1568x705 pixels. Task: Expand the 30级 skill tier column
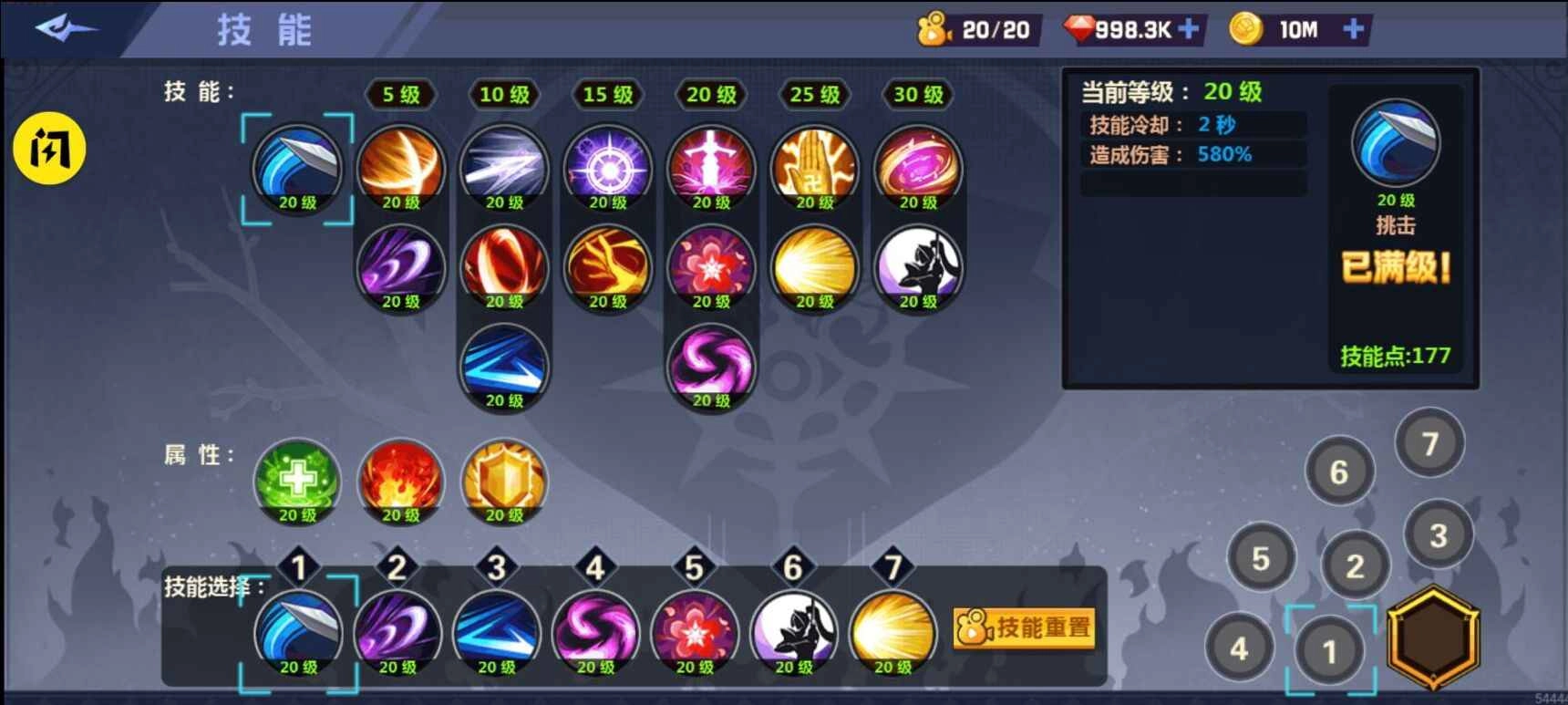[917, 95]
